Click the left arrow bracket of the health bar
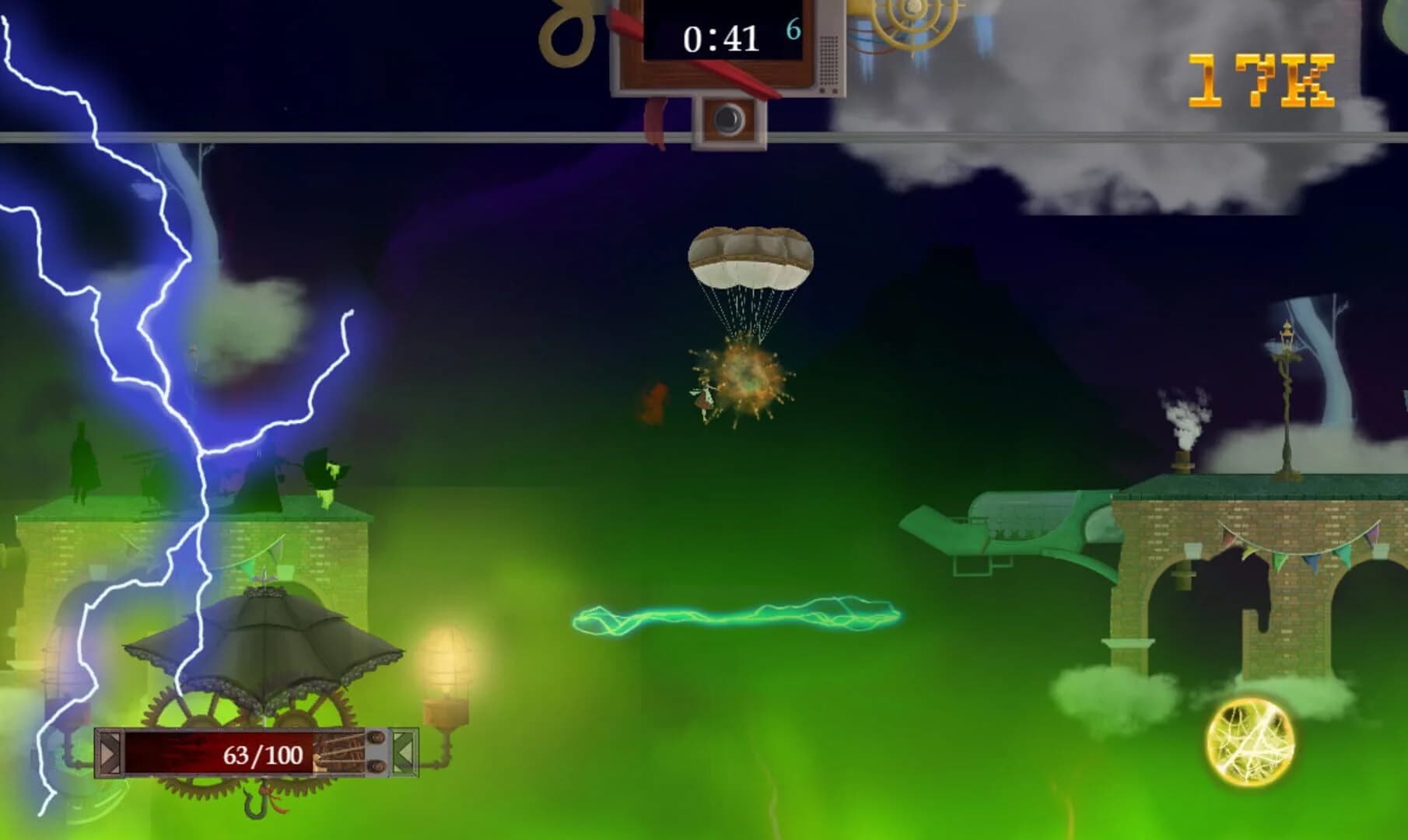 point(109,753)
